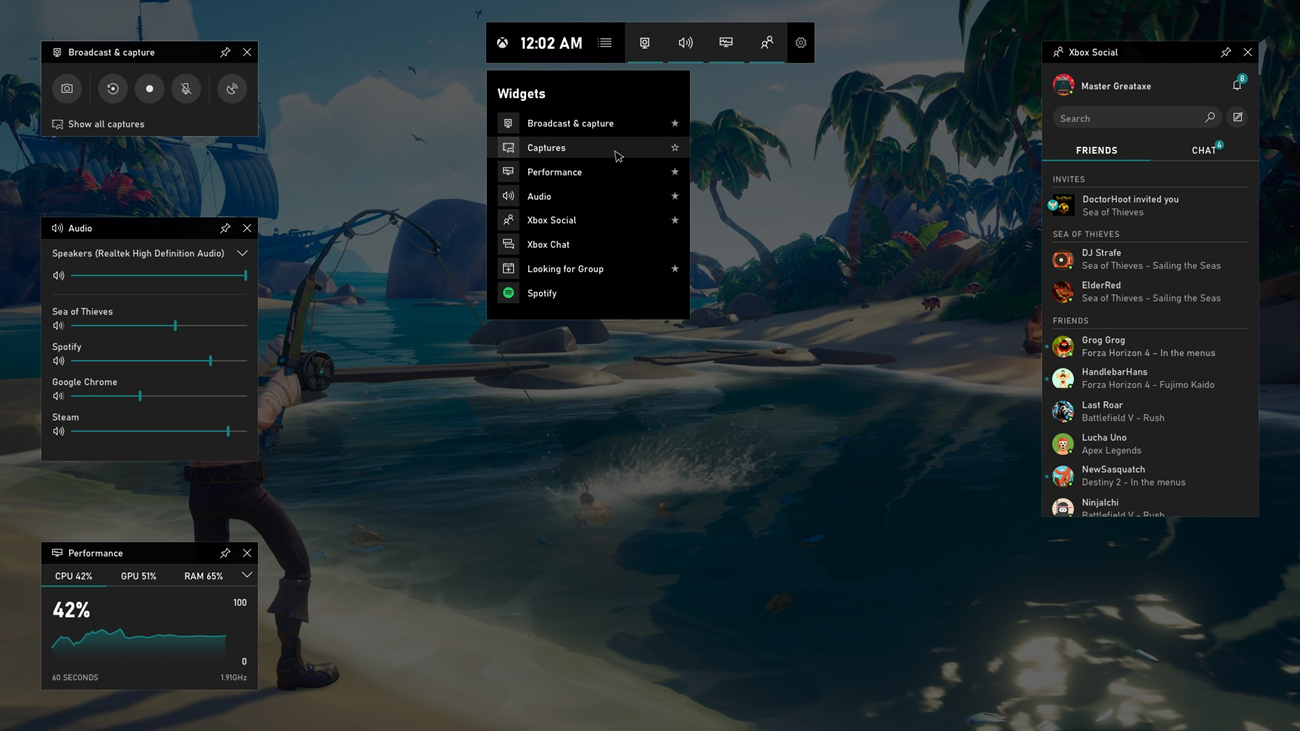Start broadcasting via the broadcast icon

point(231,88)
